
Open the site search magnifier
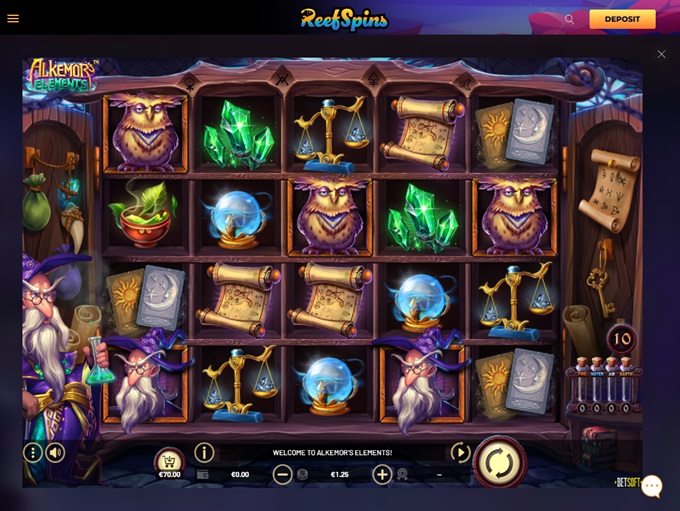coord(569,19)
